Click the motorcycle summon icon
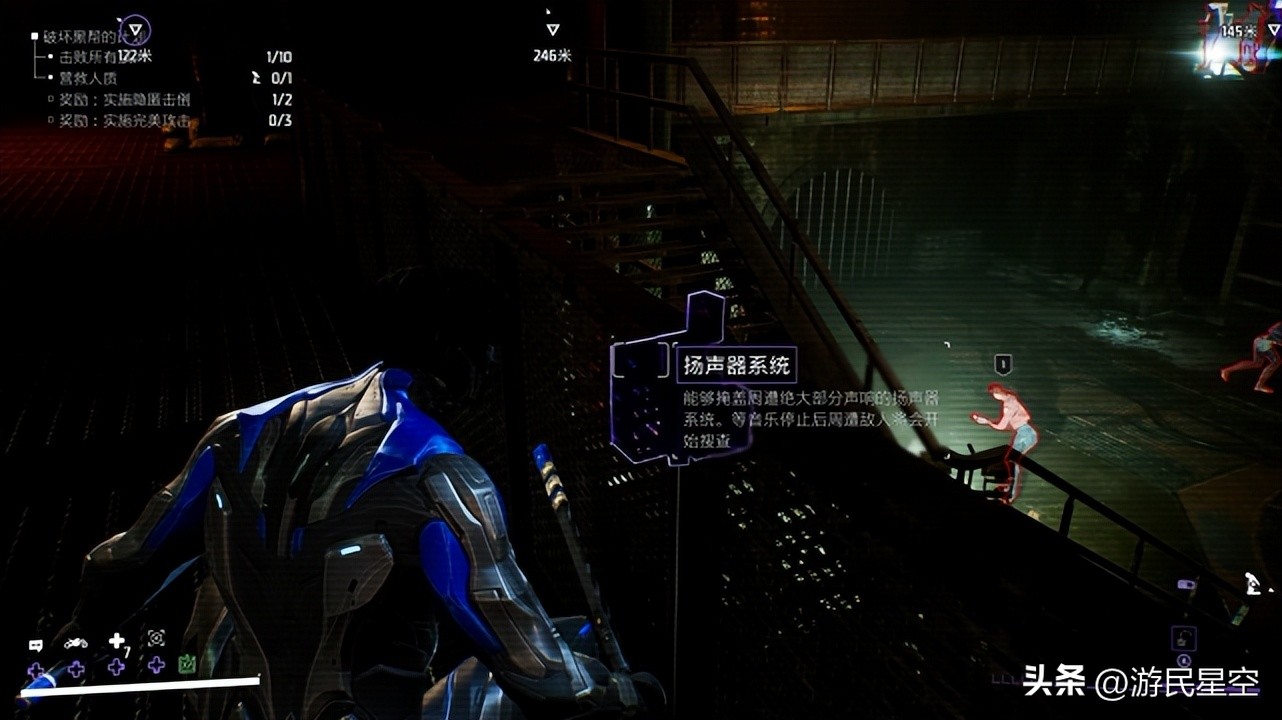Viewport: 1282px width, 720px height. (76, 643)
